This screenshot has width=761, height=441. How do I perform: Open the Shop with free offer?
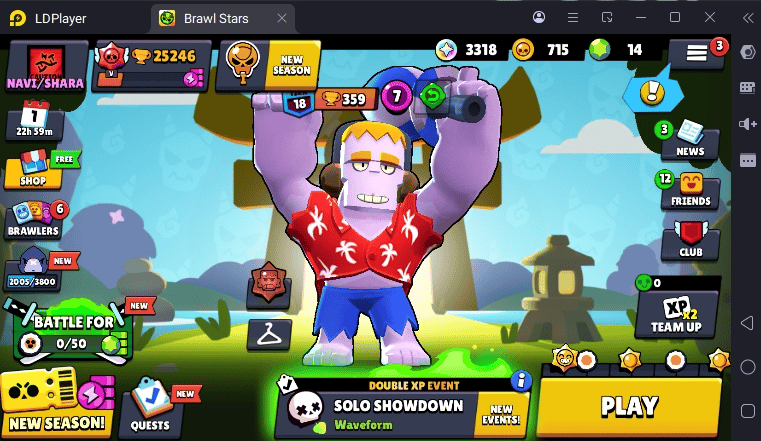[x=33, y=169]
